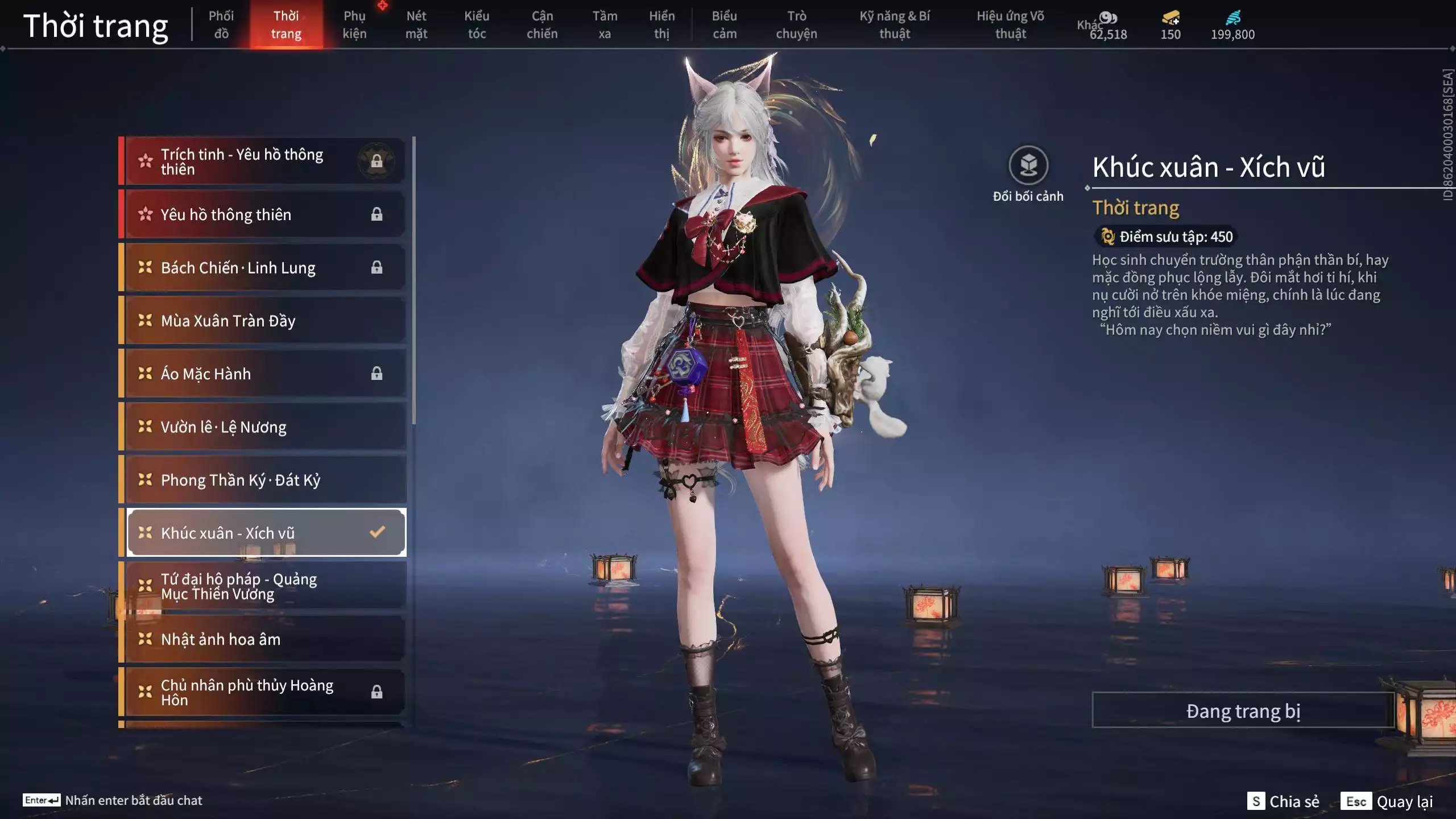1456x819 pixels.
Task: Open the Cận chiến tab
Action: [542, 24]
